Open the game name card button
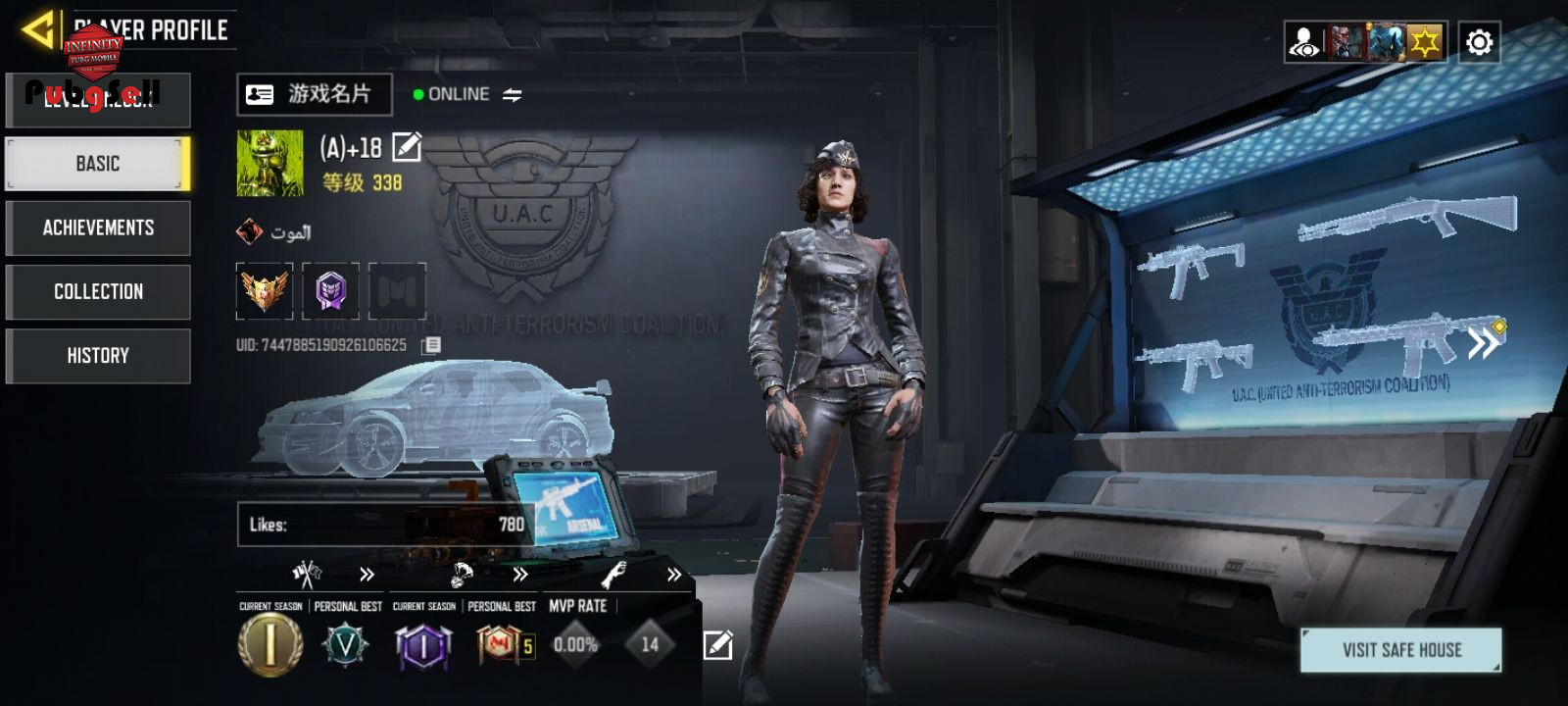 coord(315,94)
